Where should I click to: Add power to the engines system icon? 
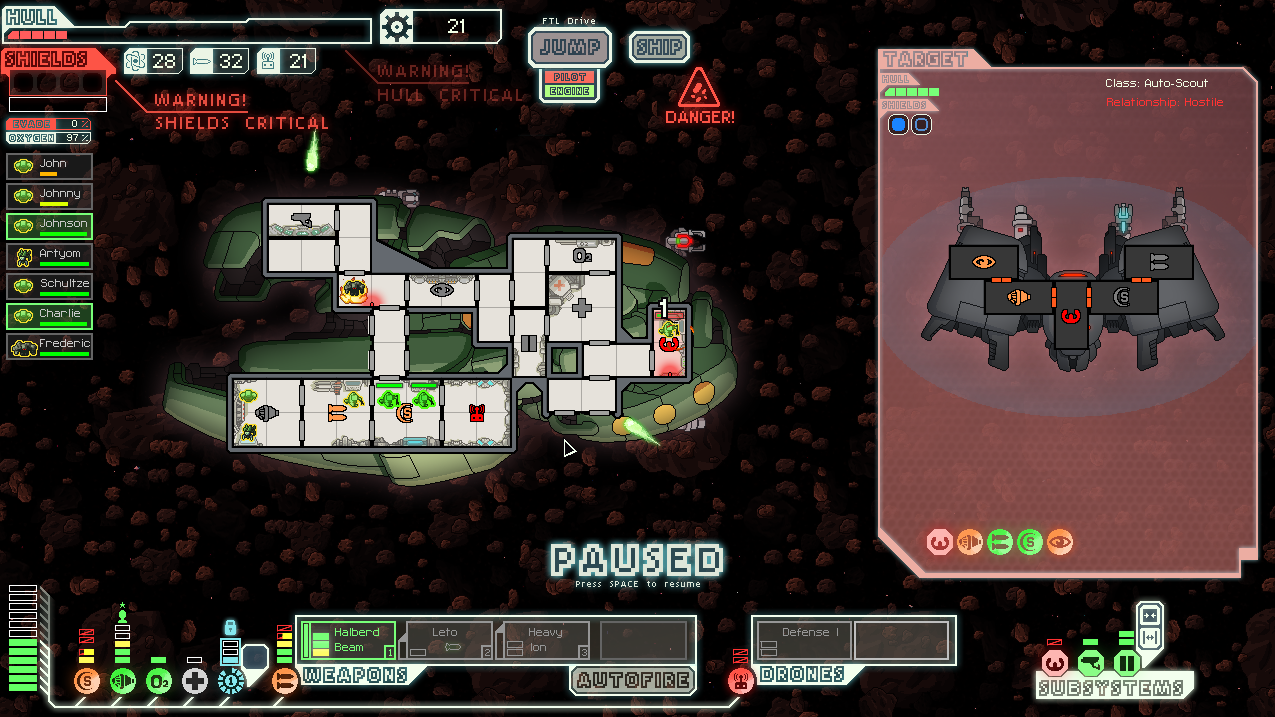[x=123, y=682]
